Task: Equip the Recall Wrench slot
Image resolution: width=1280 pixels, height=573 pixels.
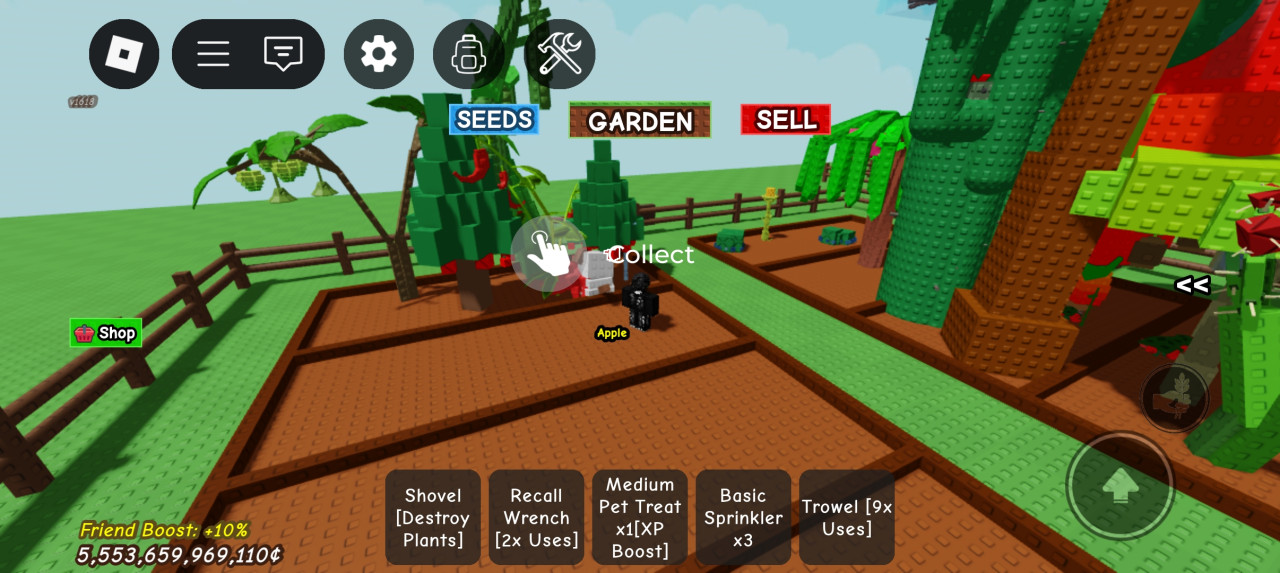Action: pyautogui.click(x=537, y=517)
